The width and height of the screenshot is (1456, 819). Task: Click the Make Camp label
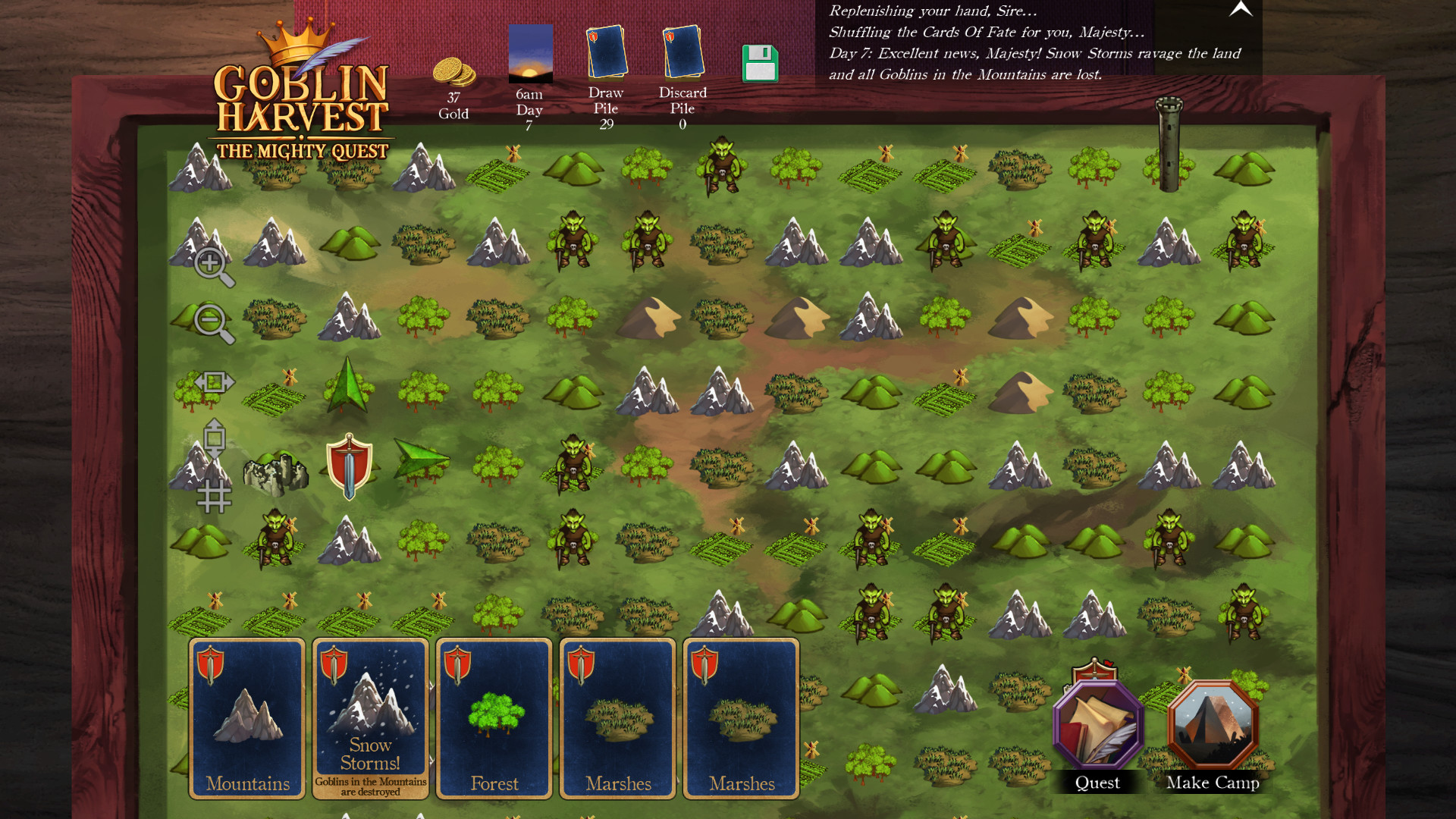click(x=1212, y=783)
